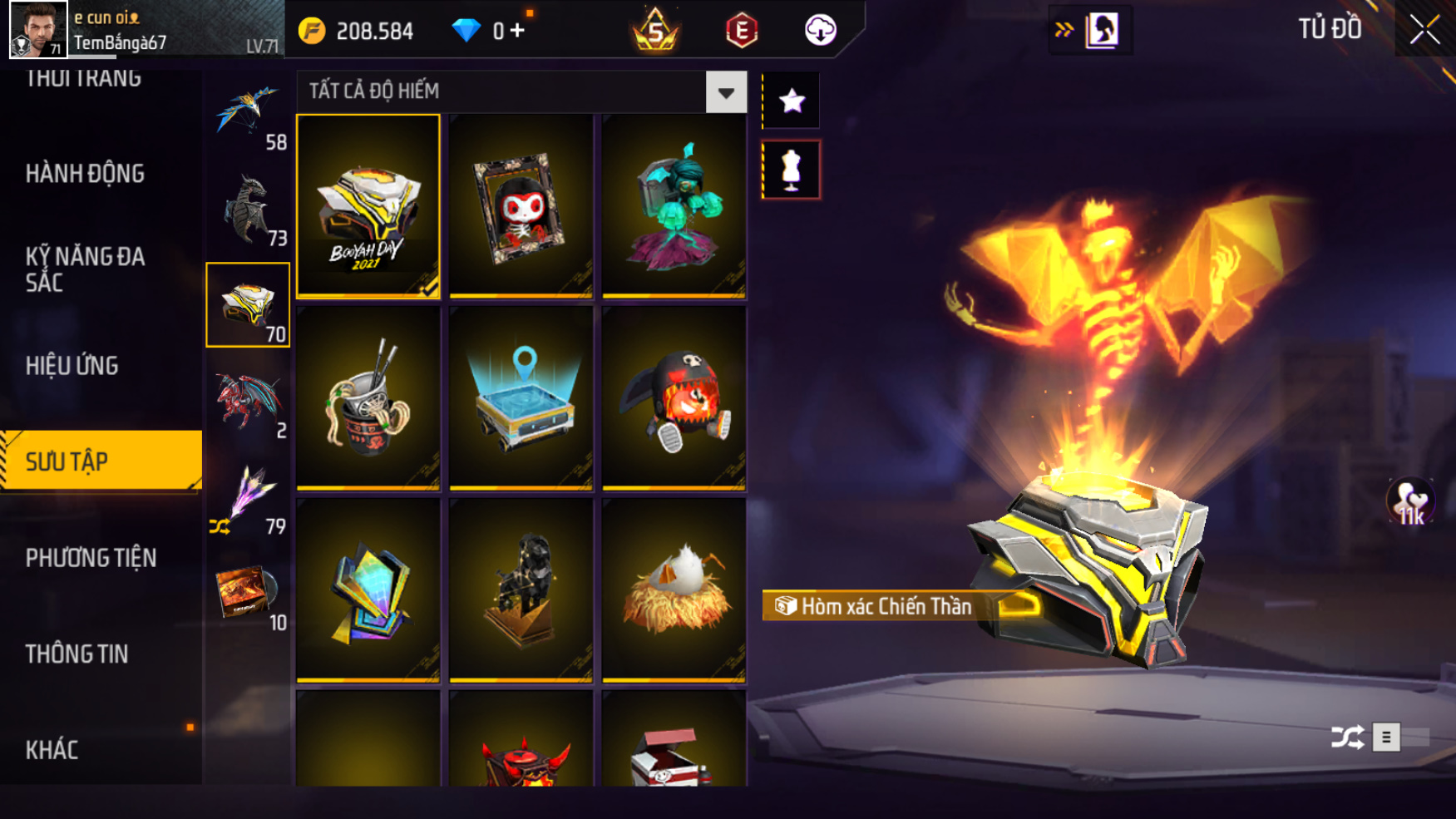The height and width of the screenshot is (819, 1456).
Task: Go to the Thông Tin tab
Action: tap(77, 654)
